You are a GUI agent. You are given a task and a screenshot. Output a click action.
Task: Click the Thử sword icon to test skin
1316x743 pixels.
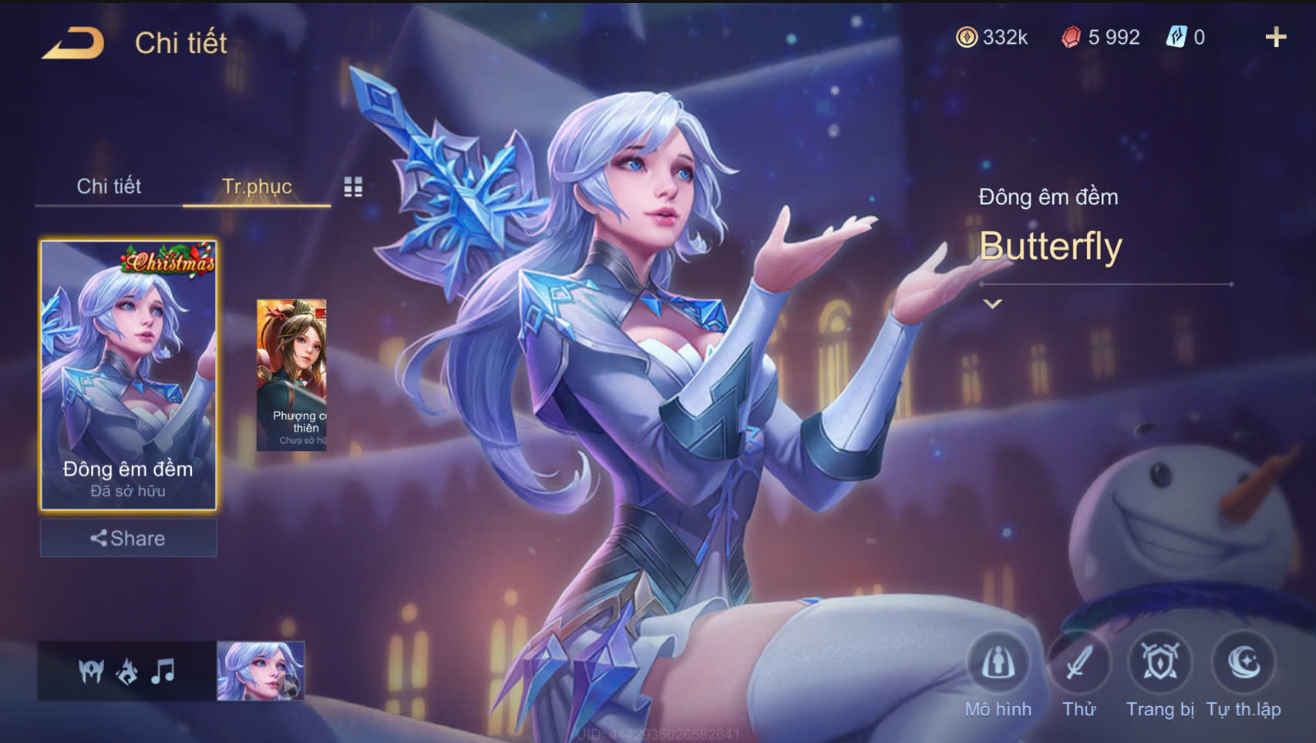coord(1078,663)
